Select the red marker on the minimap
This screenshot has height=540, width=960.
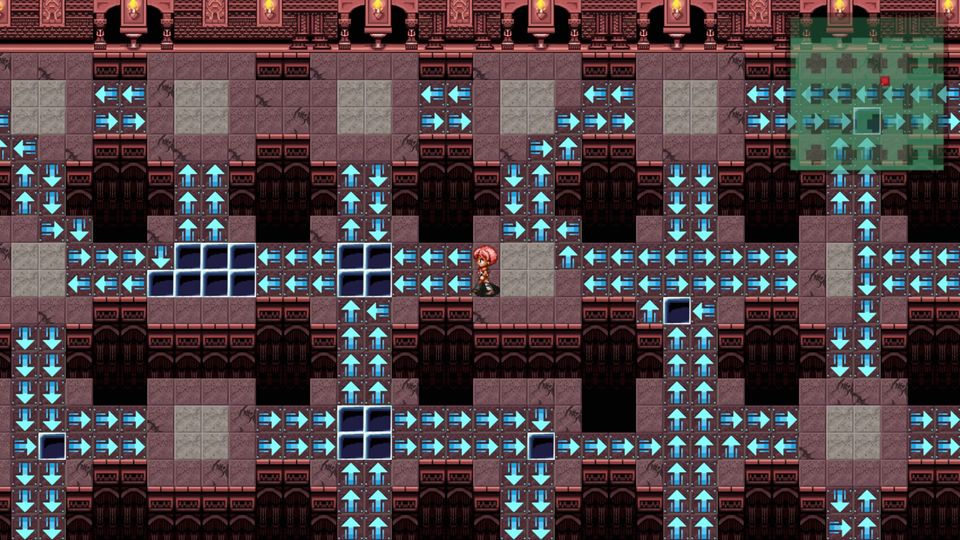point(885,81)
